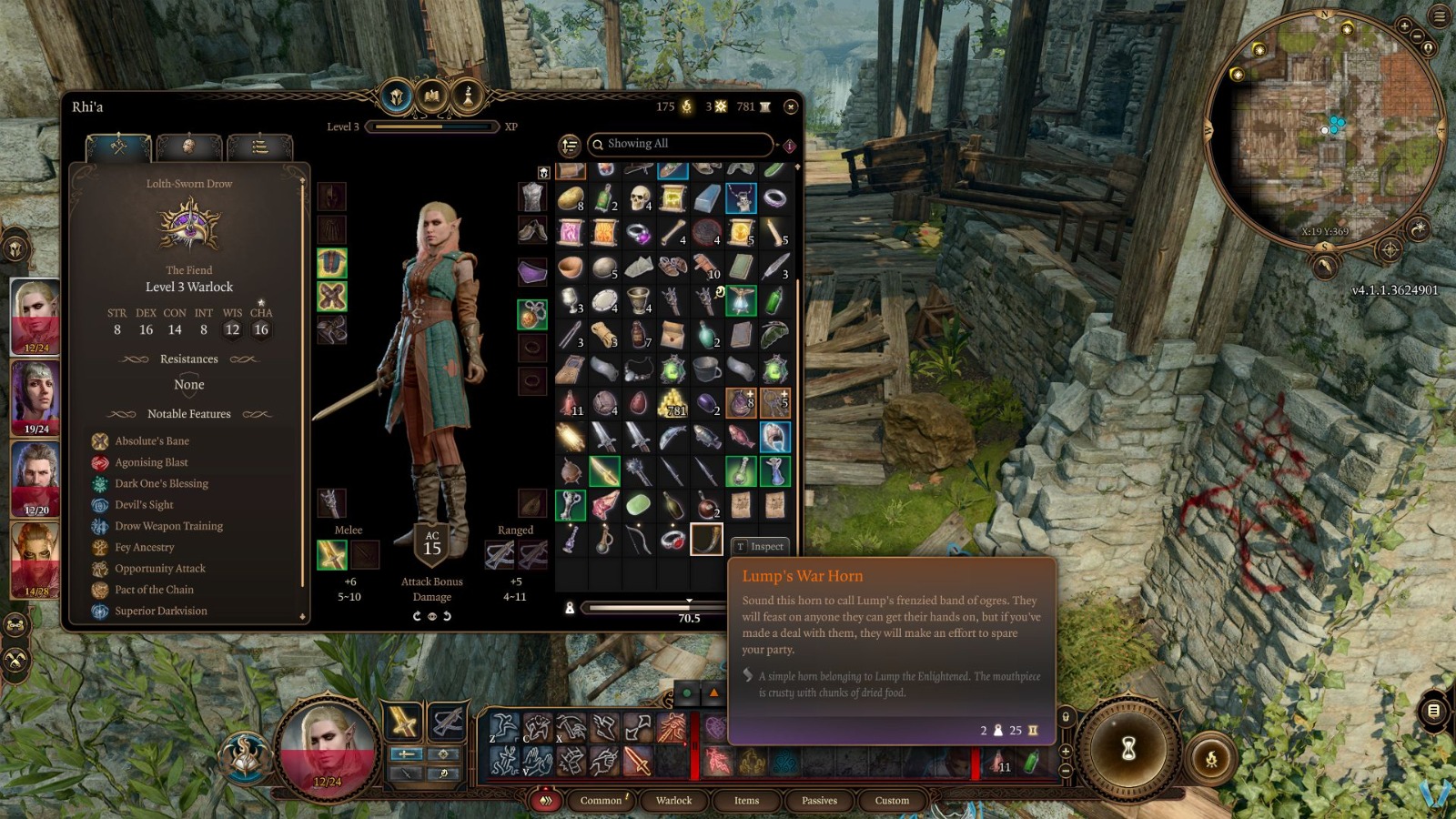Switch to the Warlock hotbar tab
Image resolution: width=1456 pixels, height=819 pixels.
[673, 801]
